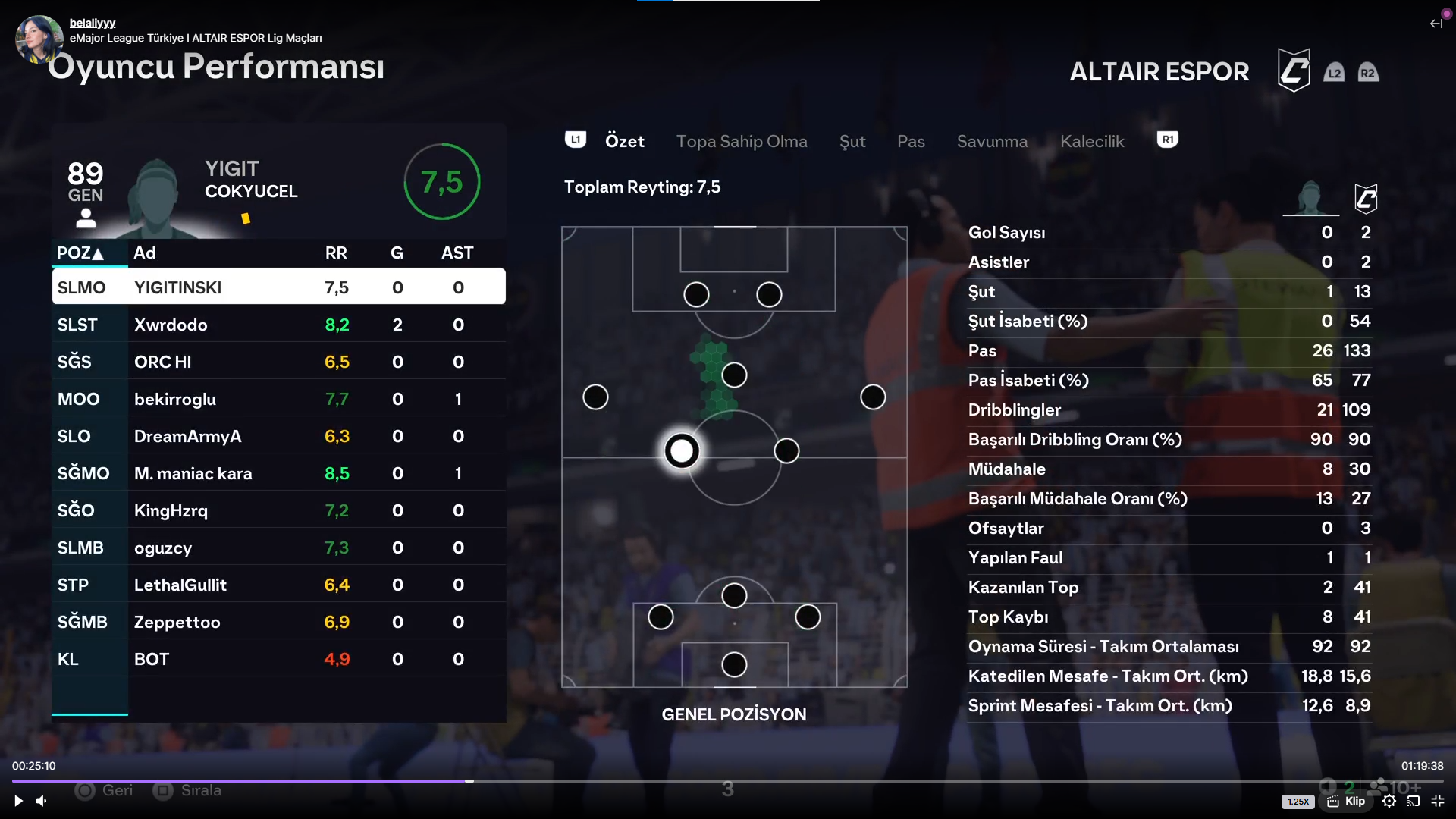The image size is (1456, 819).
Task: Select M. maniac kara row
Action: click(x=278, y=473)
